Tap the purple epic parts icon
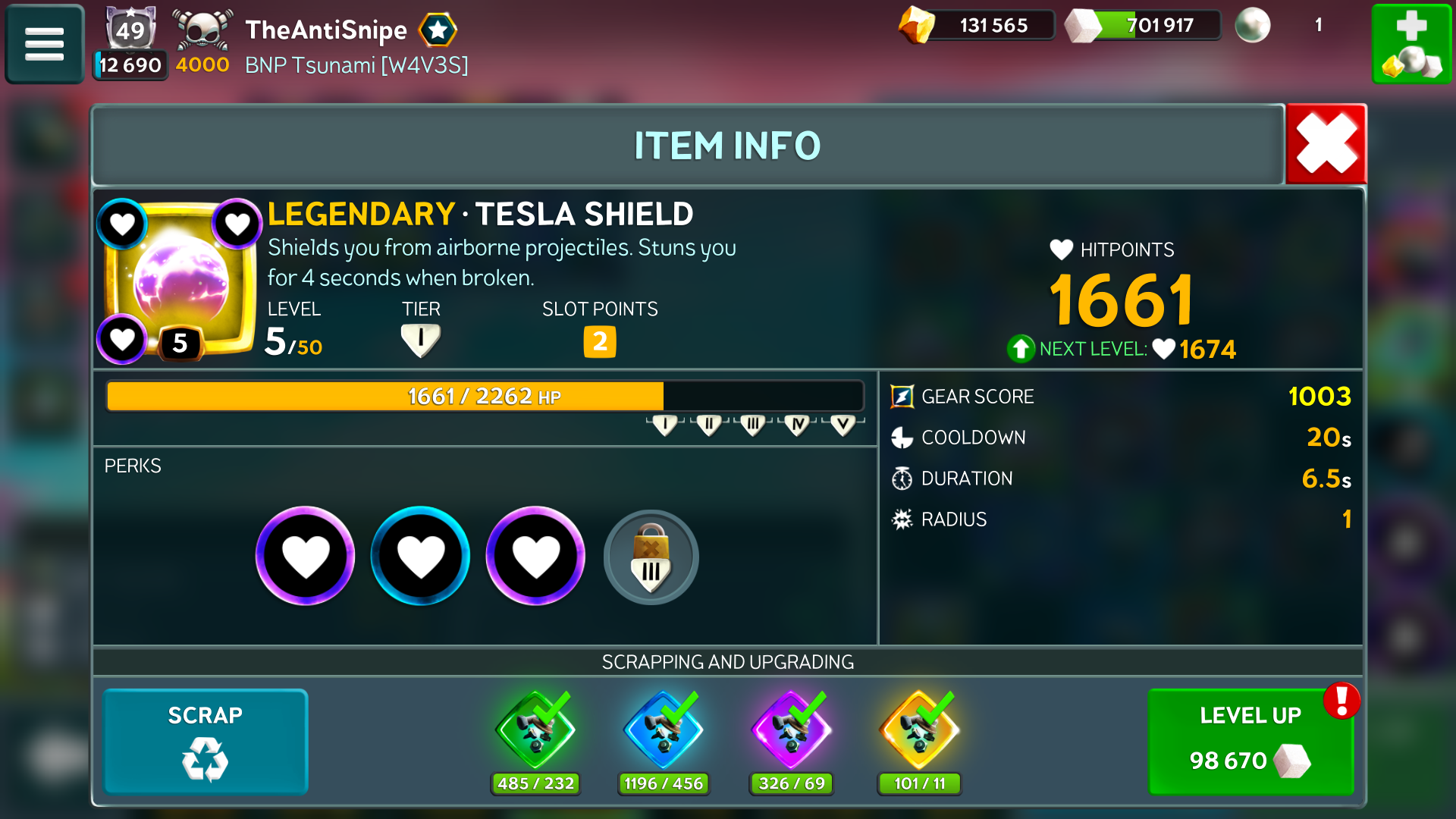 (792, 731)
